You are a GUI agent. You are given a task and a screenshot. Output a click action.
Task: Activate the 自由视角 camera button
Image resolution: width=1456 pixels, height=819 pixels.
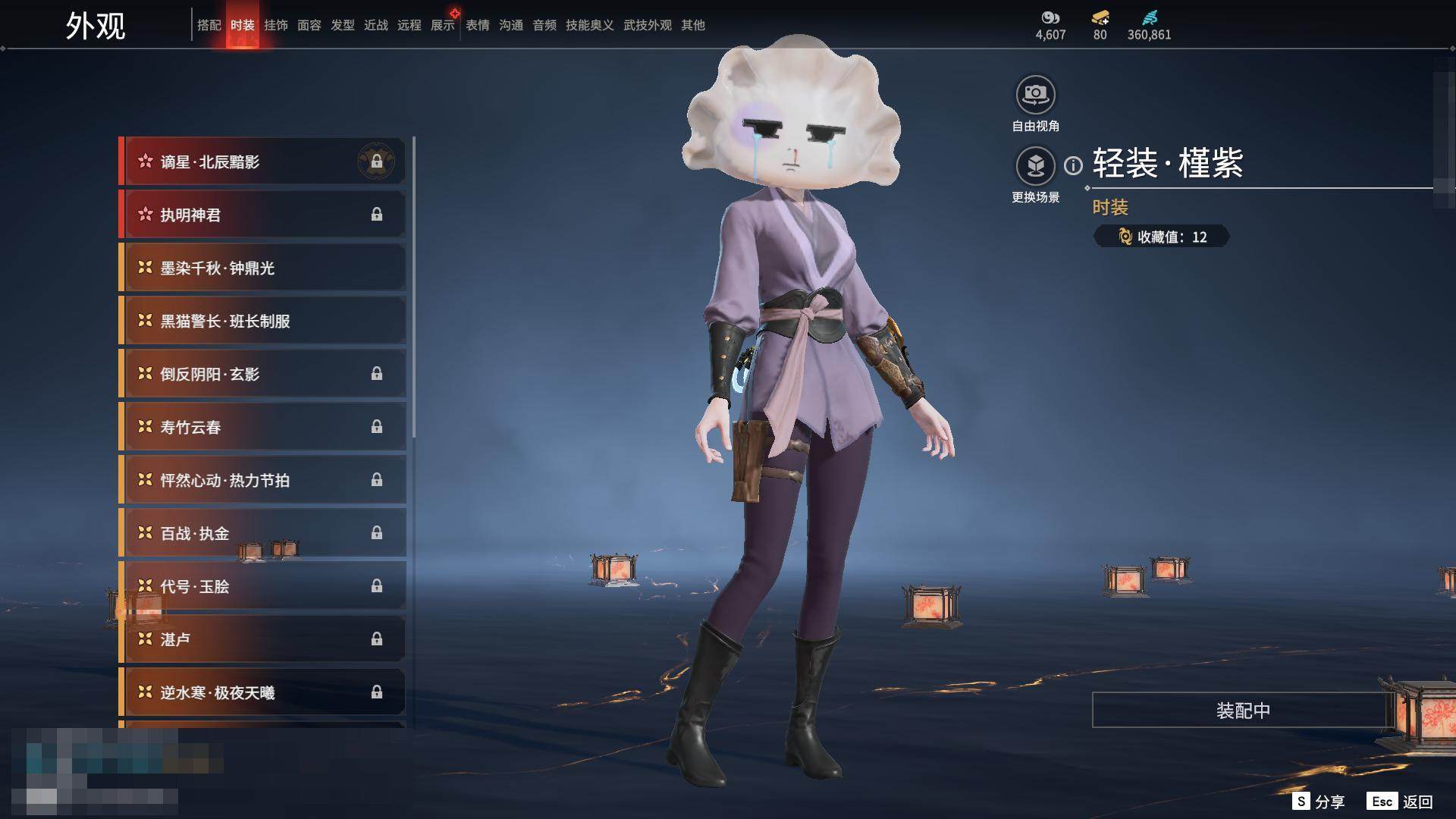click(1035, 96)
